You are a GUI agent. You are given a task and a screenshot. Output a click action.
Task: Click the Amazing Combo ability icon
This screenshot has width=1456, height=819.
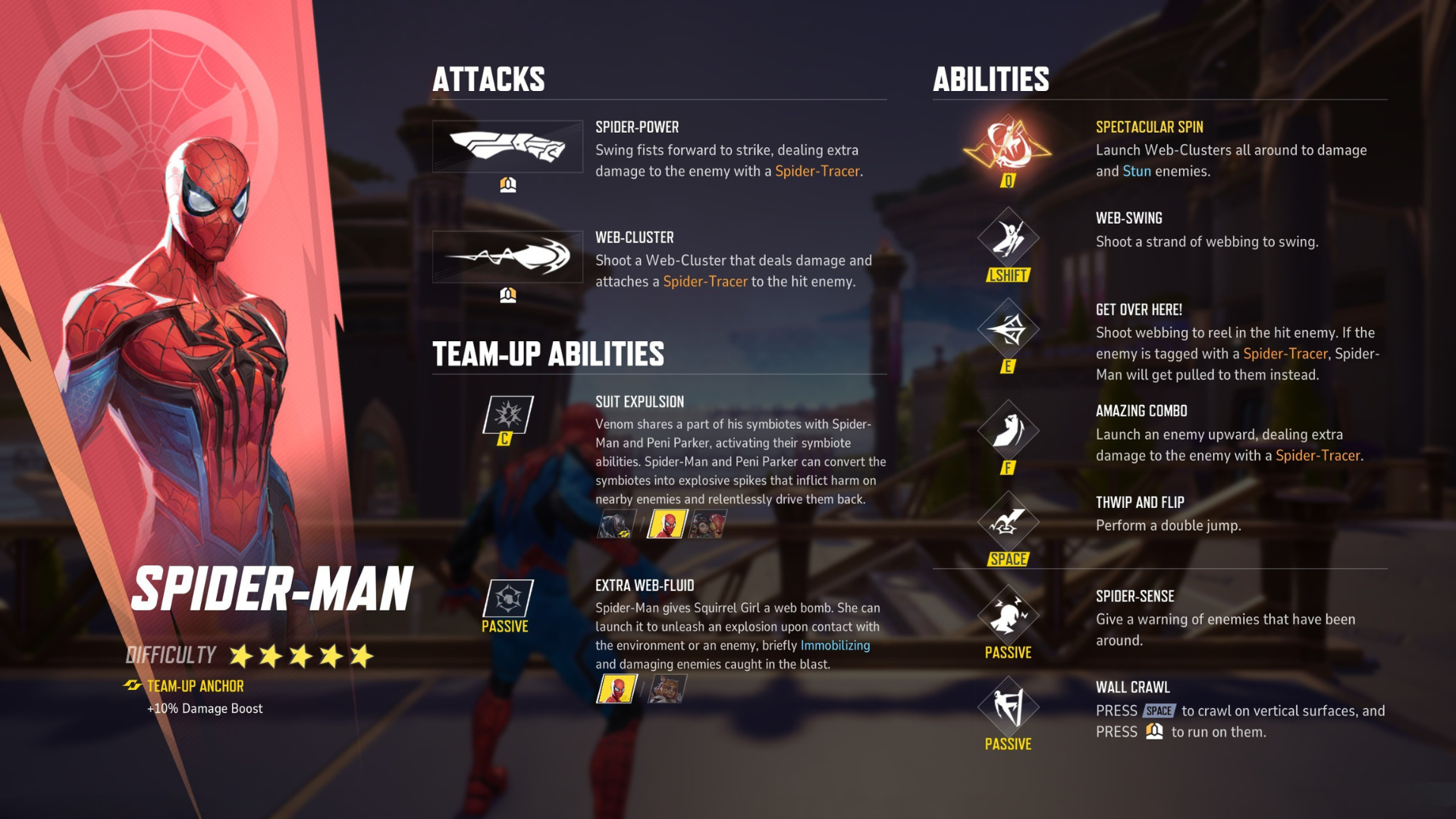1007,430
